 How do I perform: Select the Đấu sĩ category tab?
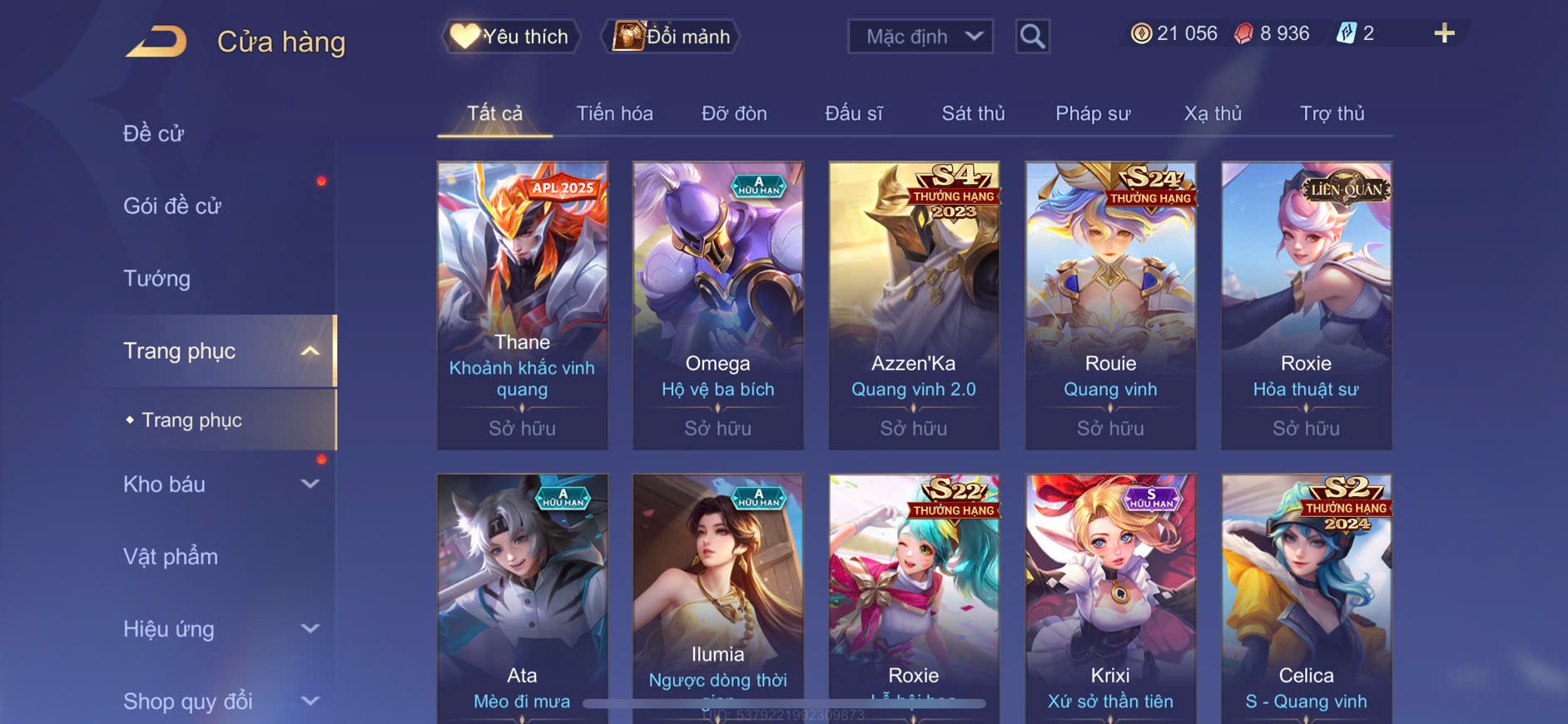[853, 113]
